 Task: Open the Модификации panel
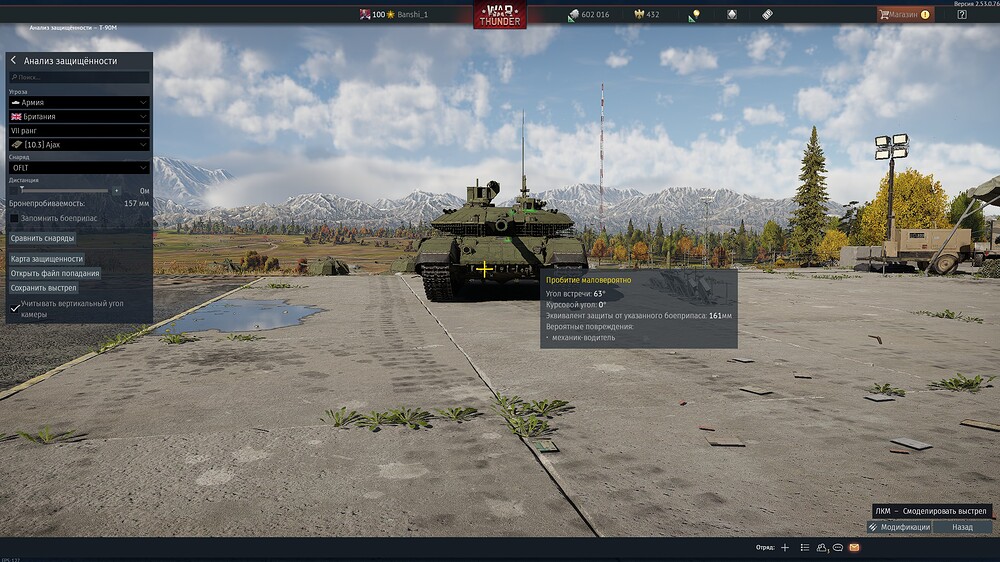[x=900, y=527]
